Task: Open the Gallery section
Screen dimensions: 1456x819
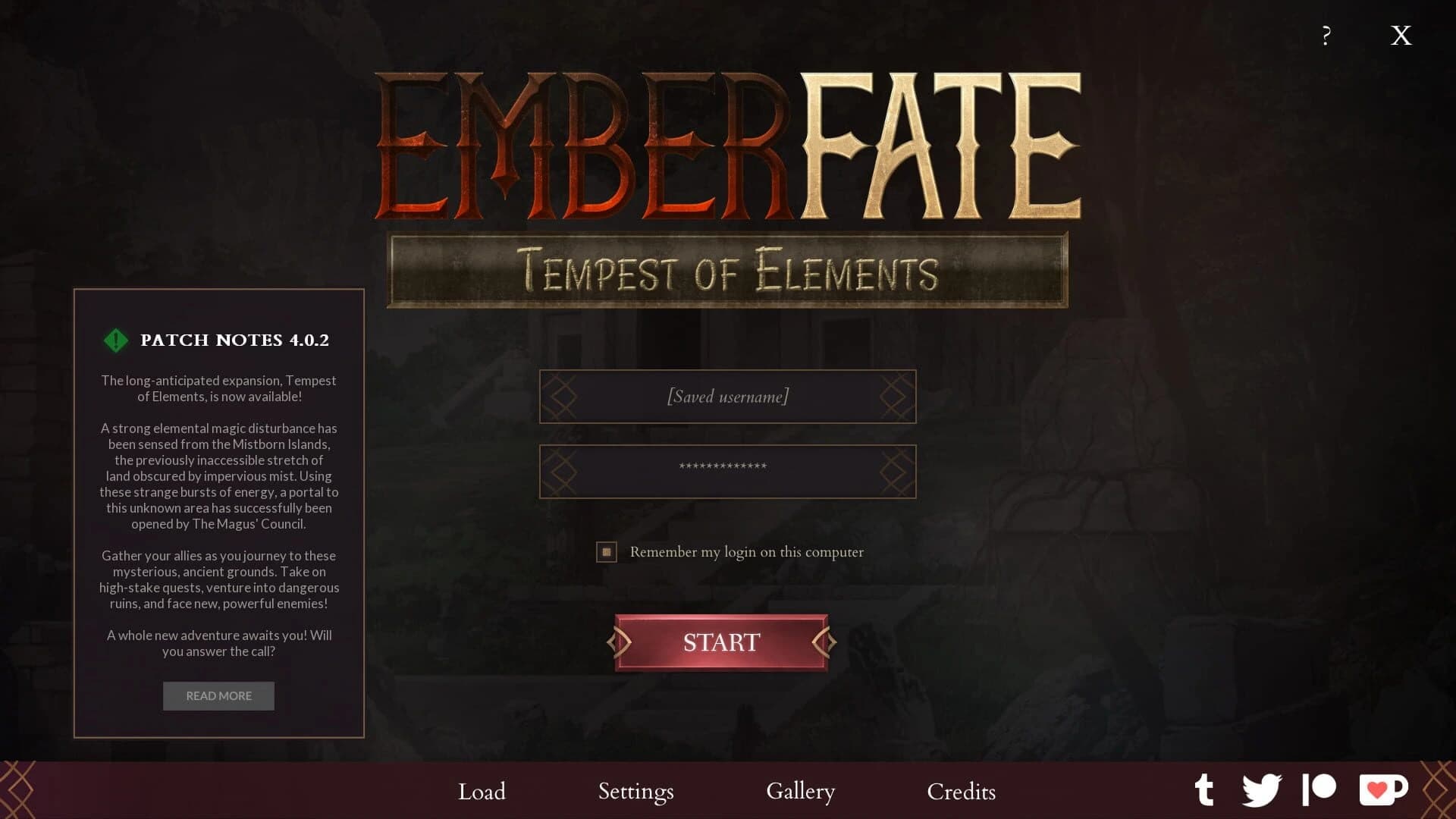Action: [x=800, y=792]
